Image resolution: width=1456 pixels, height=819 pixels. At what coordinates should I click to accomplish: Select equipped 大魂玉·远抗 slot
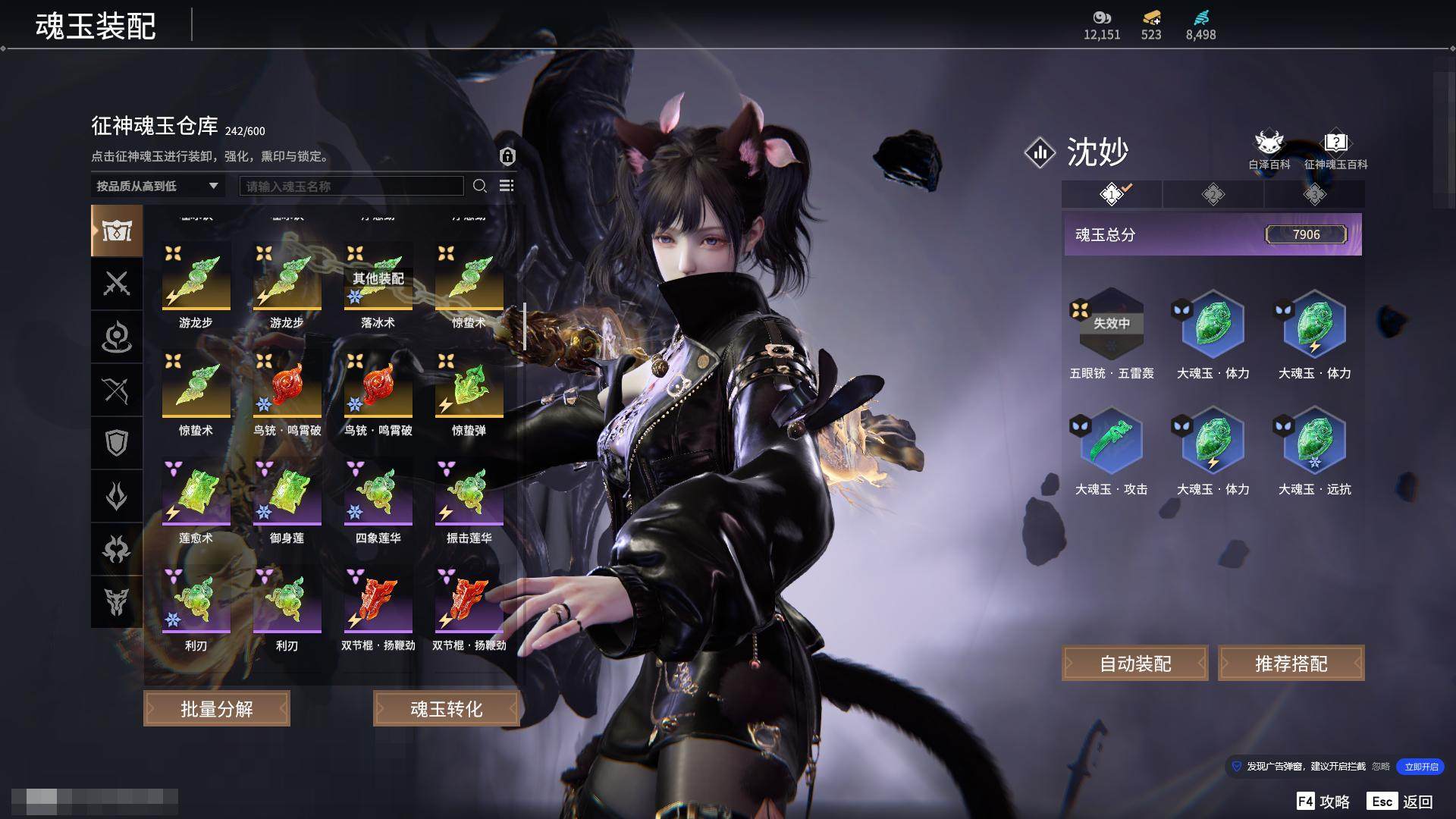(1314, 442)
